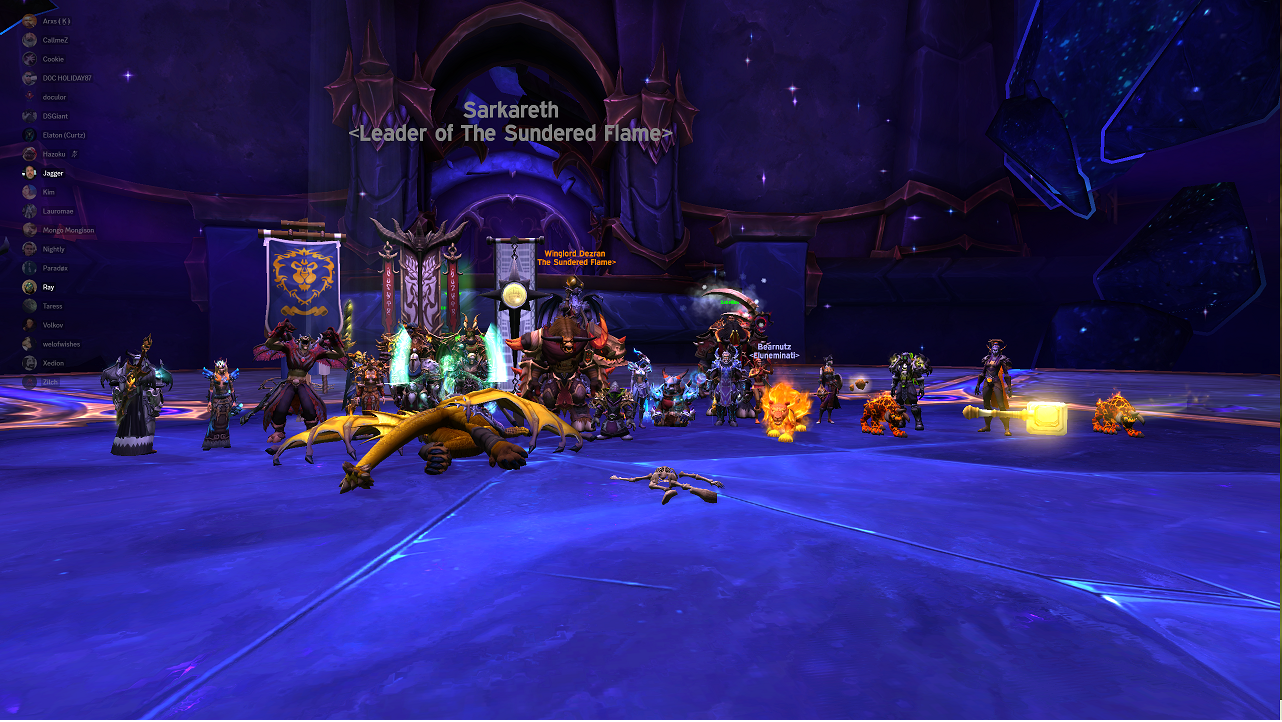
Task: Click DOC HOLIDAY87's avatar
Action: [x=28, y=77]
